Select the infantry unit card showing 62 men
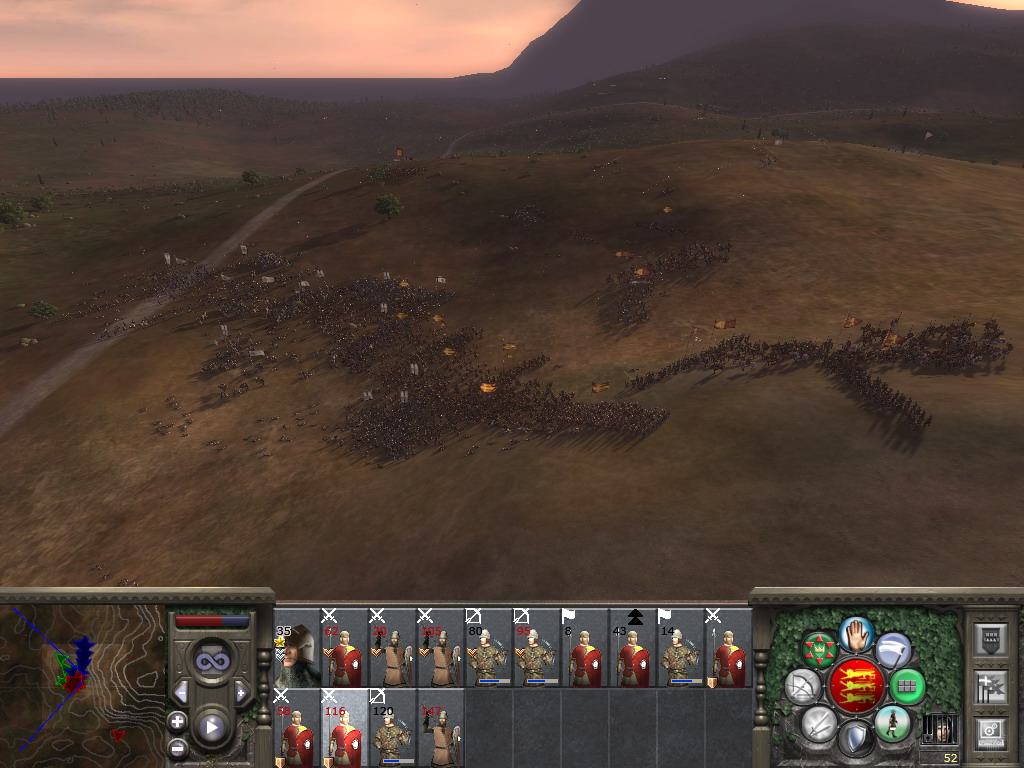The image size is (1024, 768). pyautogui.click(x=345, y=648)
